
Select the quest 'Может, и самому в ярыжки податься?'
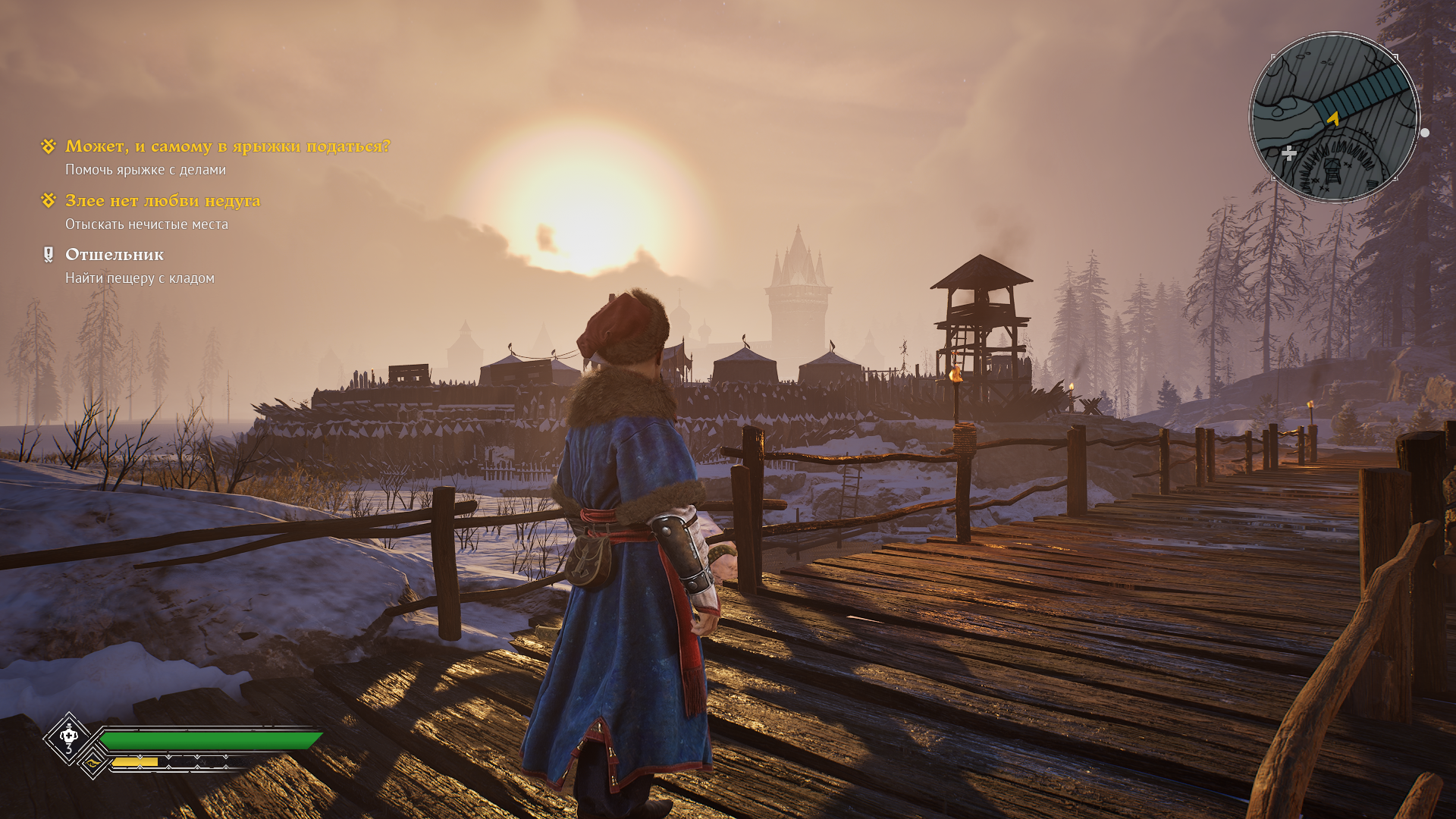tap(227, 146)
